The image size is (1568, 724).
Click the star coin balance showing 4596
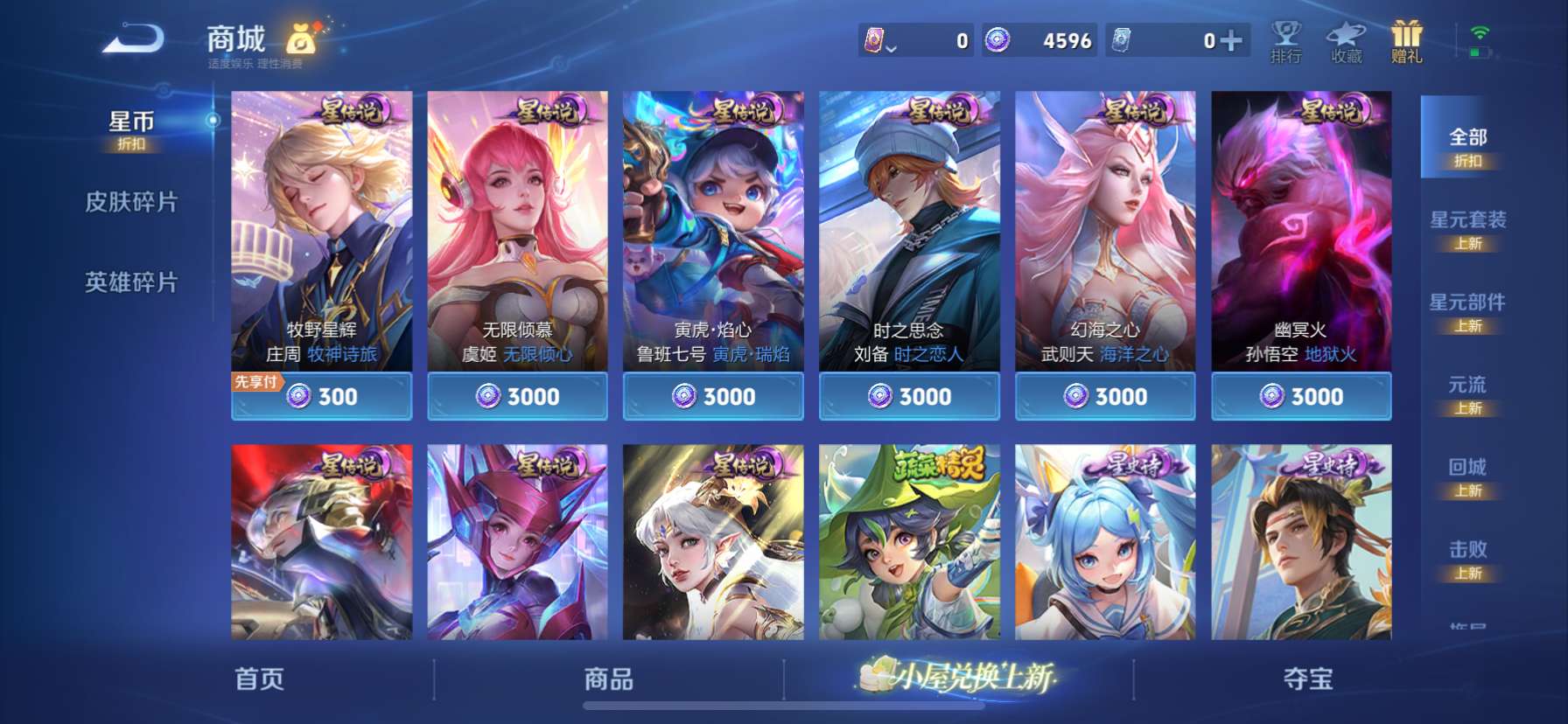[x=1041, y=41]
